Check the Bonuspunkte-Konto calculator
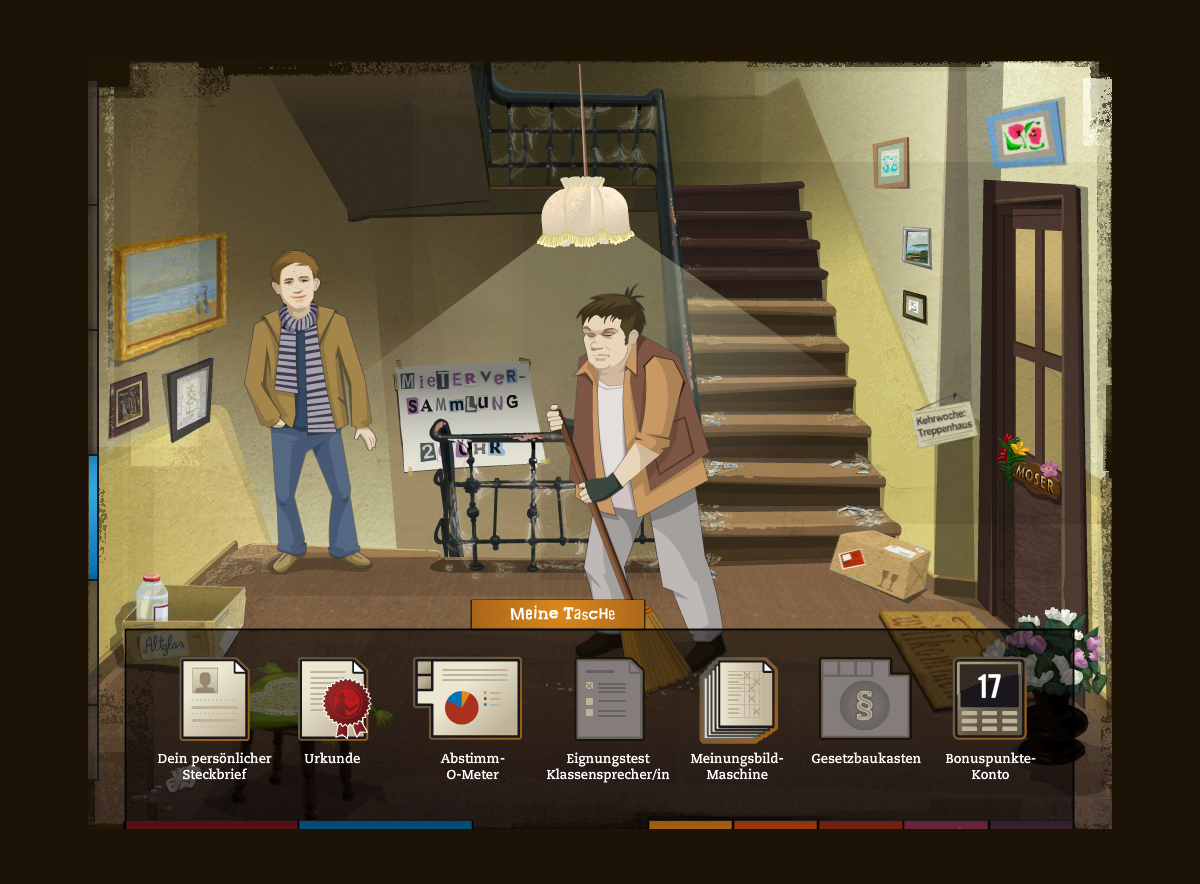This screenshot has width=1200, height=884. click(989, 699)
